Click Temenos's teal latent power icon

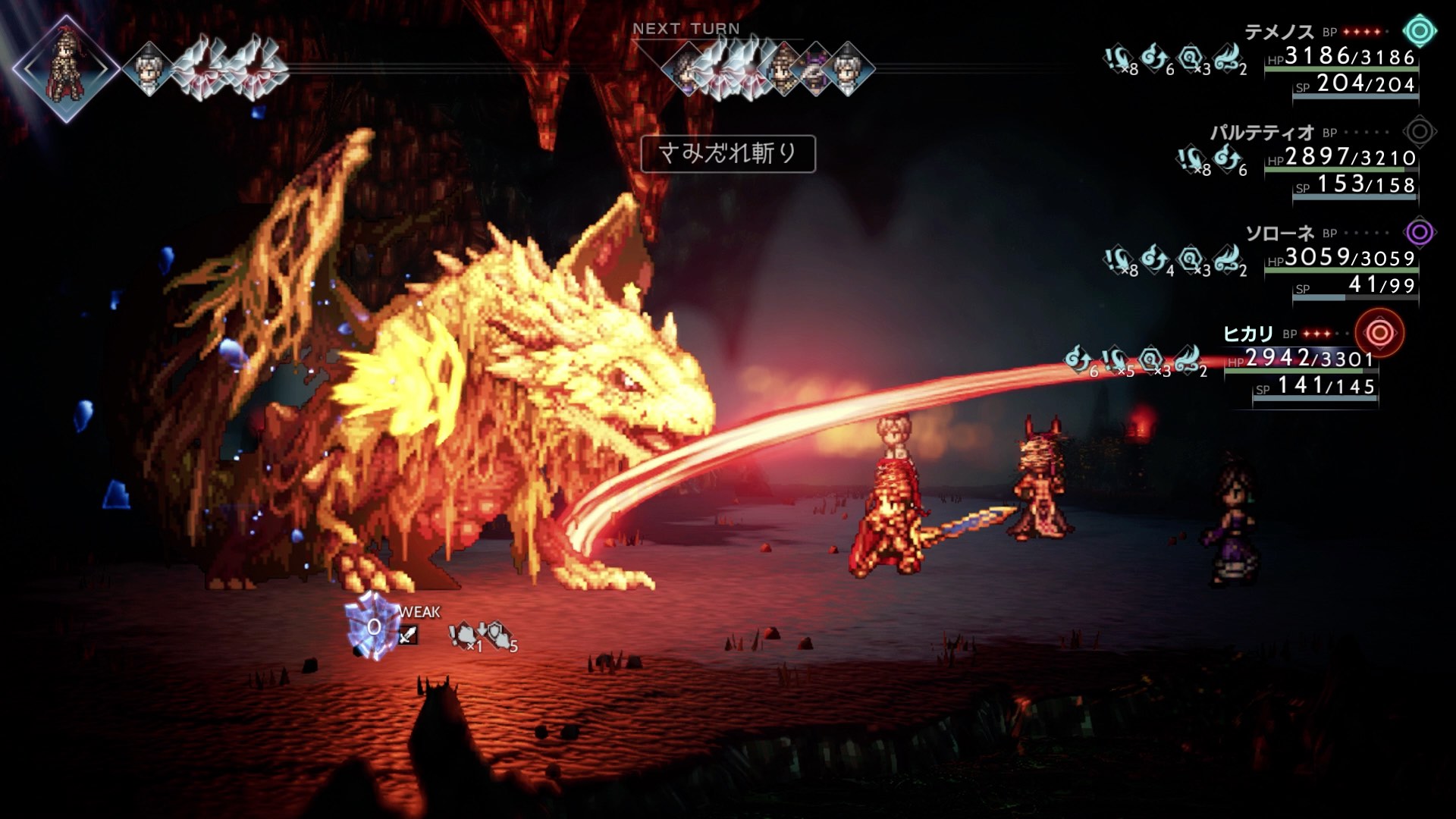(1419, 32)
